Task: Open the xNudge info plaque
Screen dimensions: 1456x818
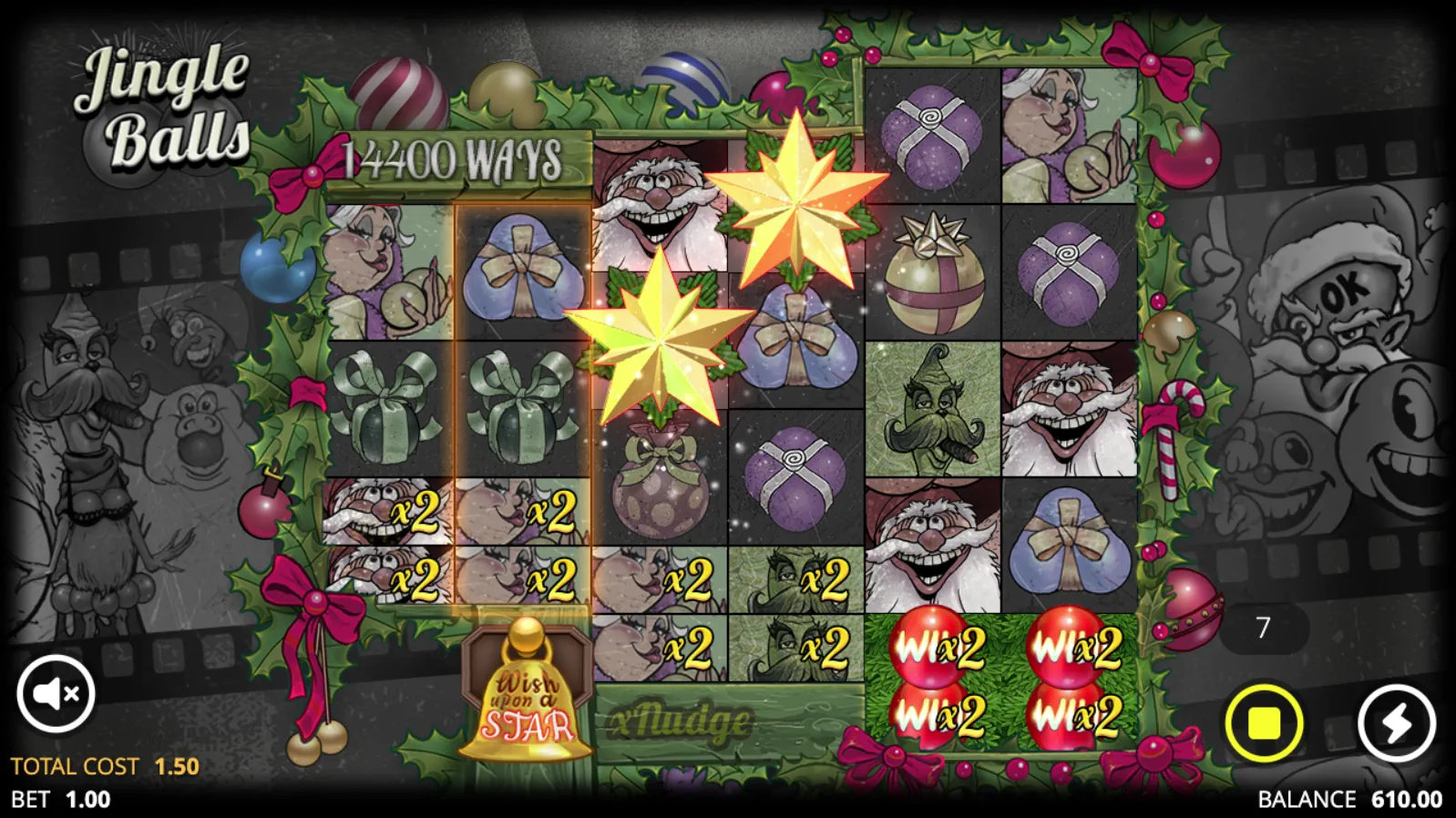Action: pos(679,721)
